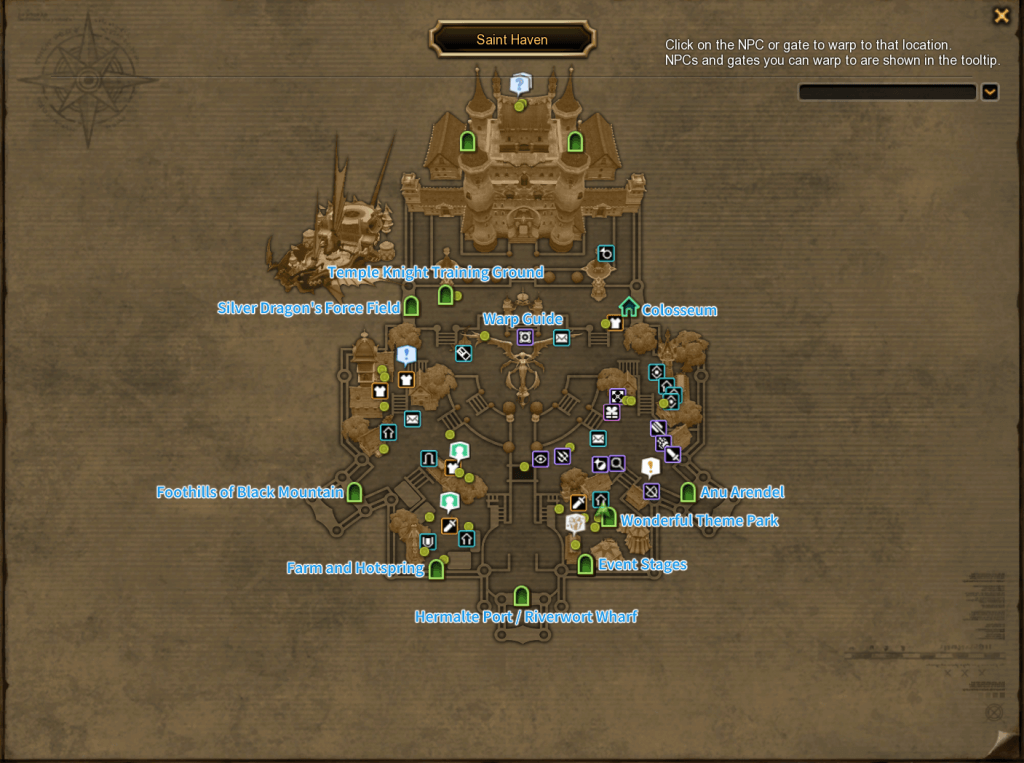This screenshot has width=1024, height=763.
Task: Warp to Foothills of Black Mountain gate
Action: [x=354, y=492]
